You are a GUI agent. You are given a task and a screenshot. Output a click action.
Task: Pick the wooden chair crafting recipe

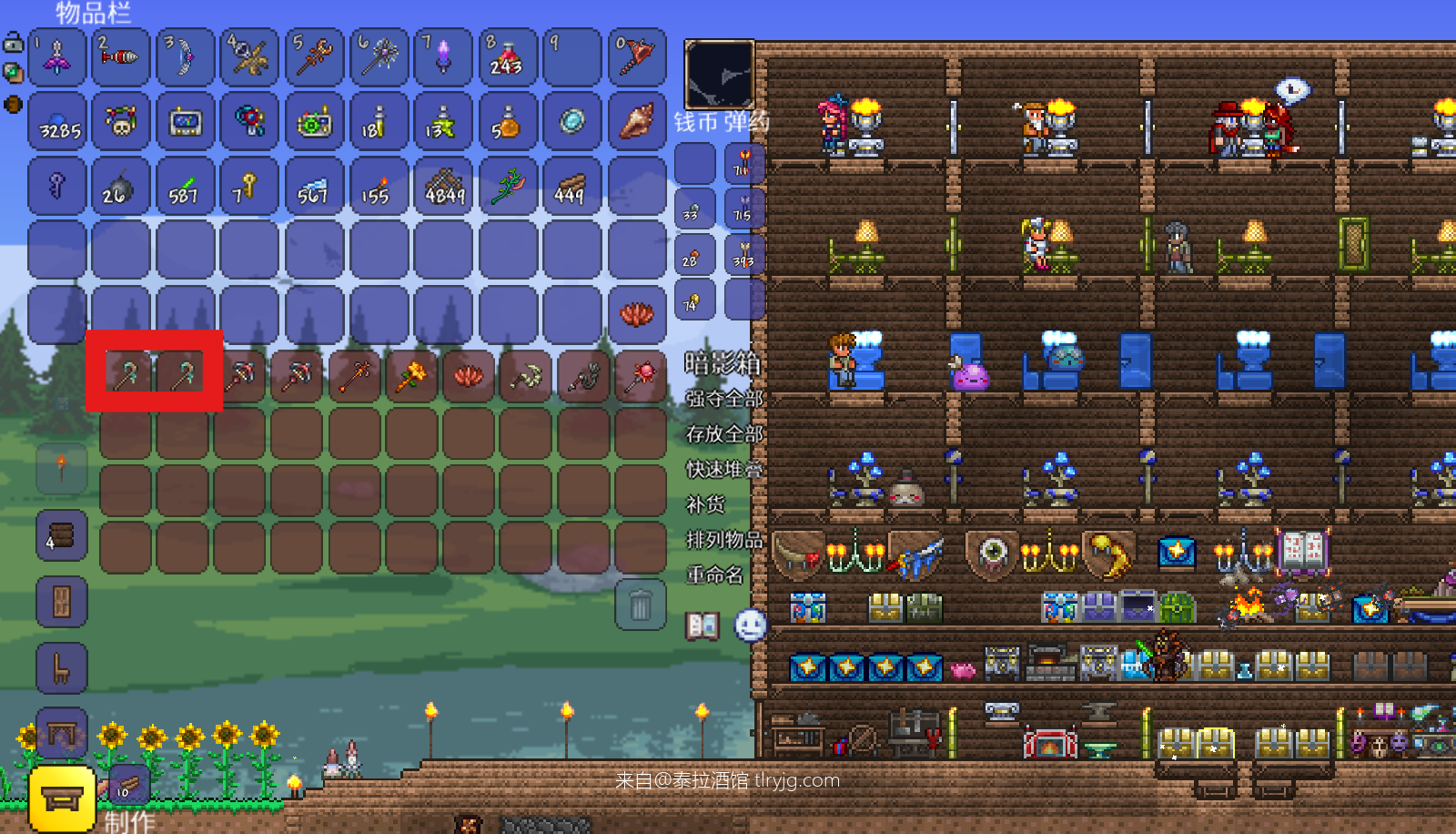(62, 668)
